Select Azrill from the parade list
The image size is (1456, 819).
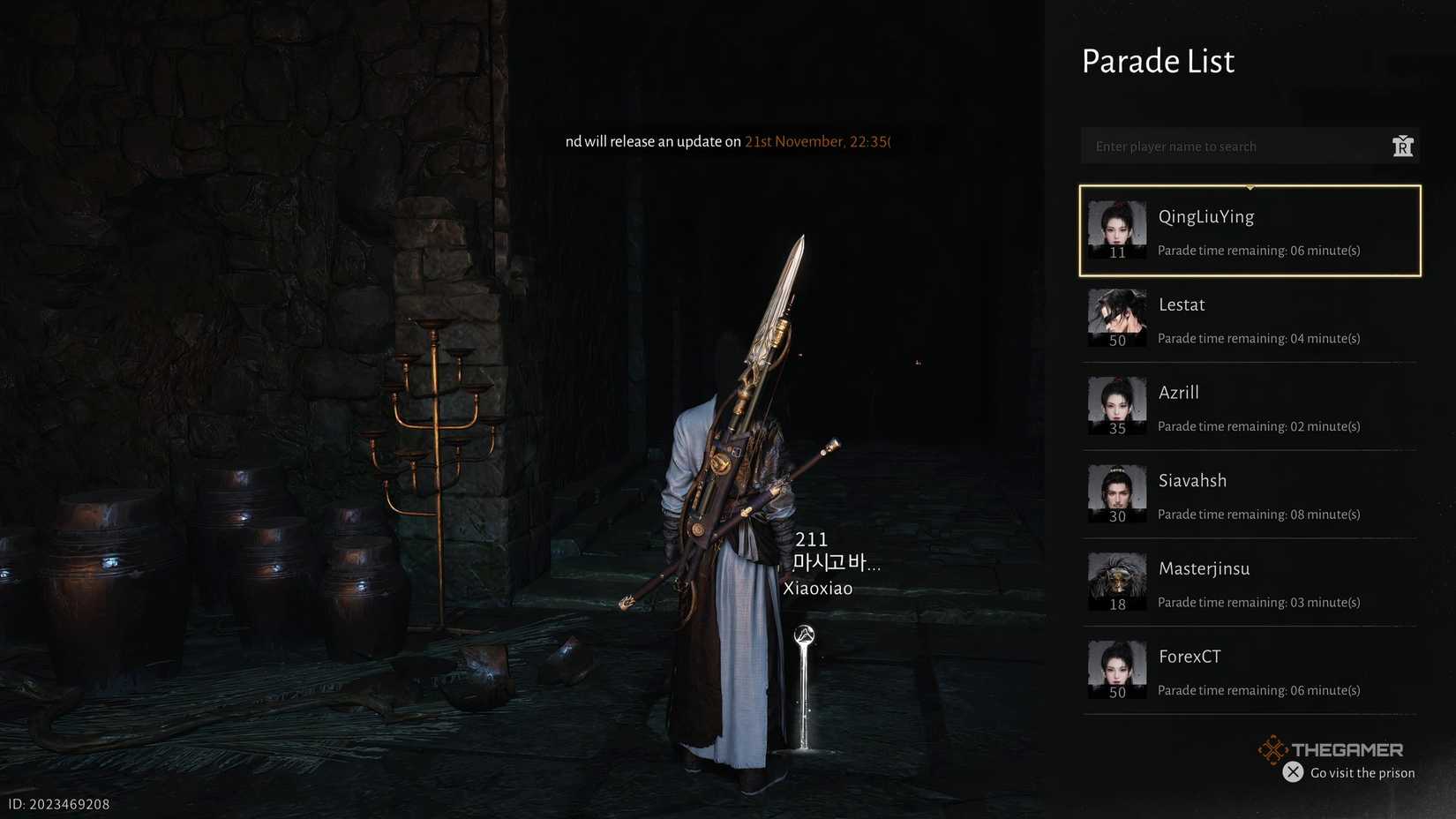coord(1250,407)
